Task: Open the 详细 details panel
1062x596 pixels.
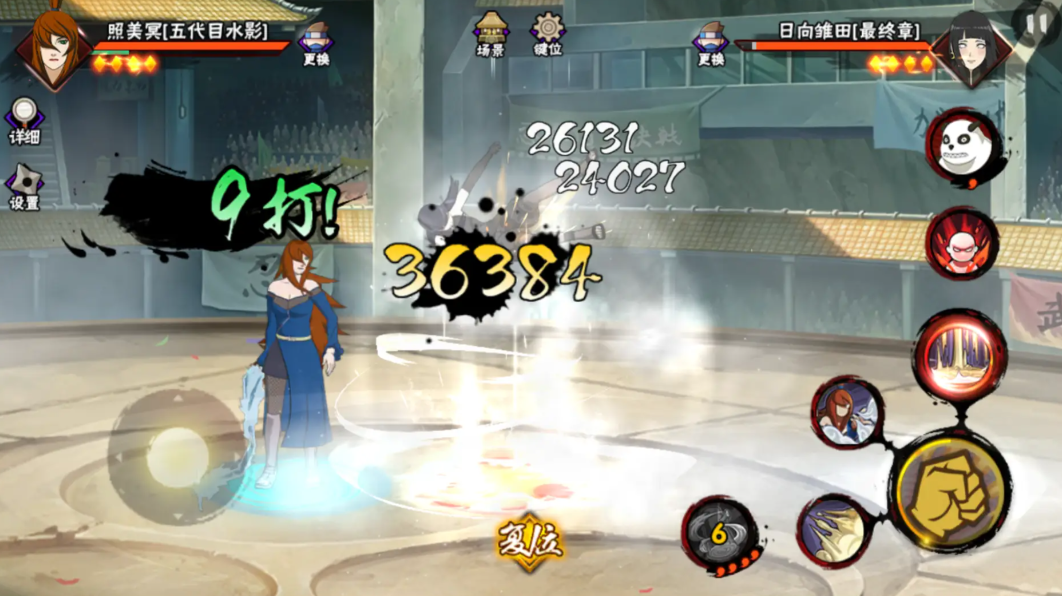Action: click(24, 120)
